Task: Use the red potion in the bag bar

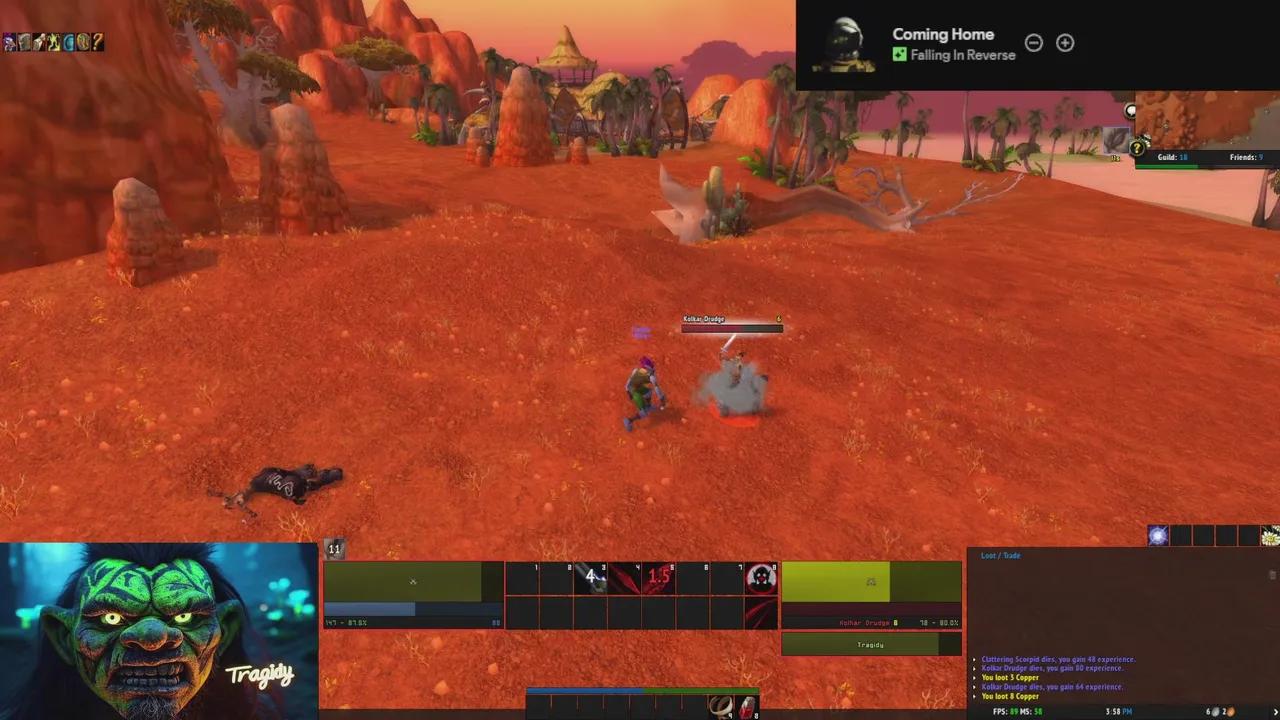Action: pos(747,710)
